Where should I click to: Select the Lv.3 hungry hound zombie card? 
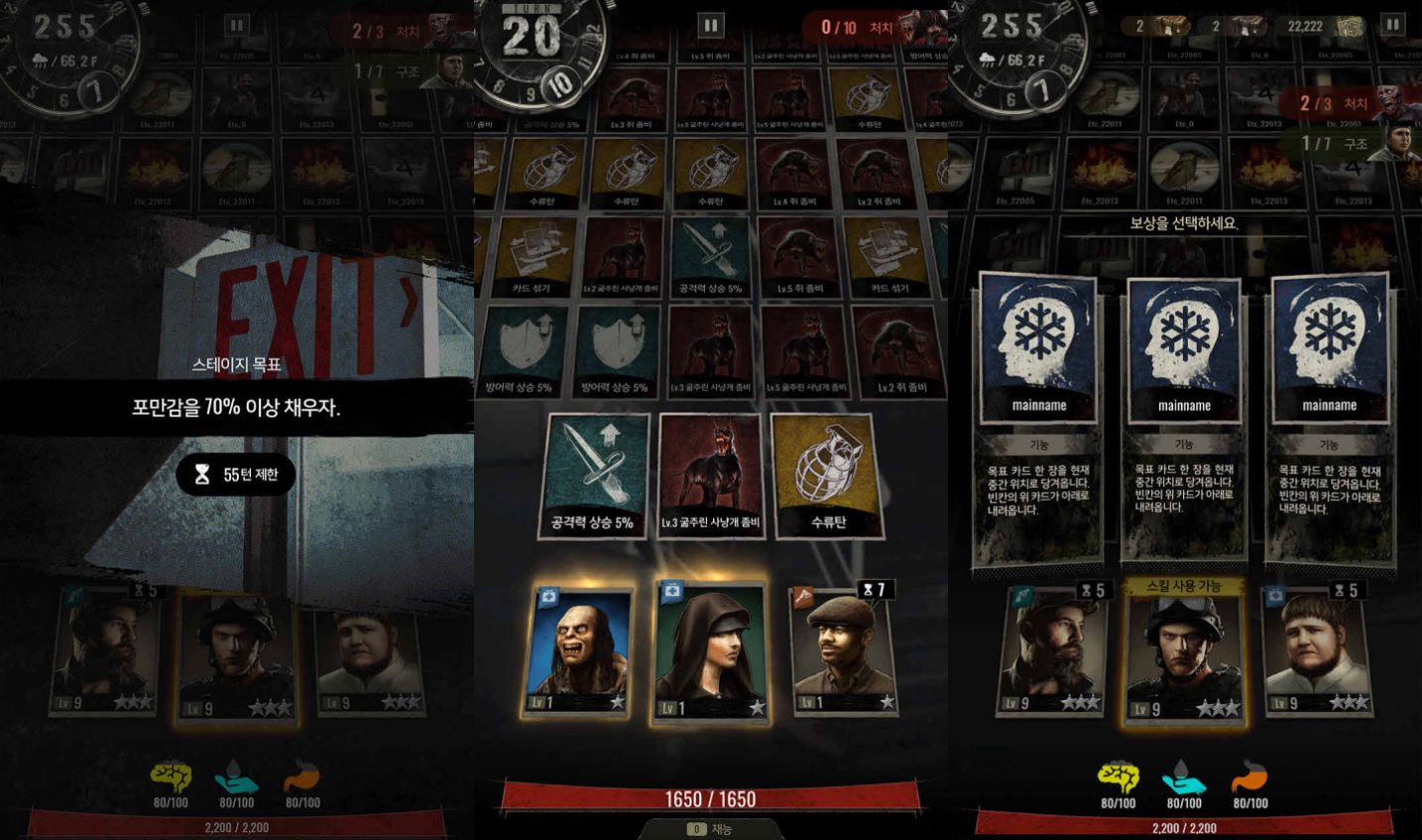pos(712,474)
